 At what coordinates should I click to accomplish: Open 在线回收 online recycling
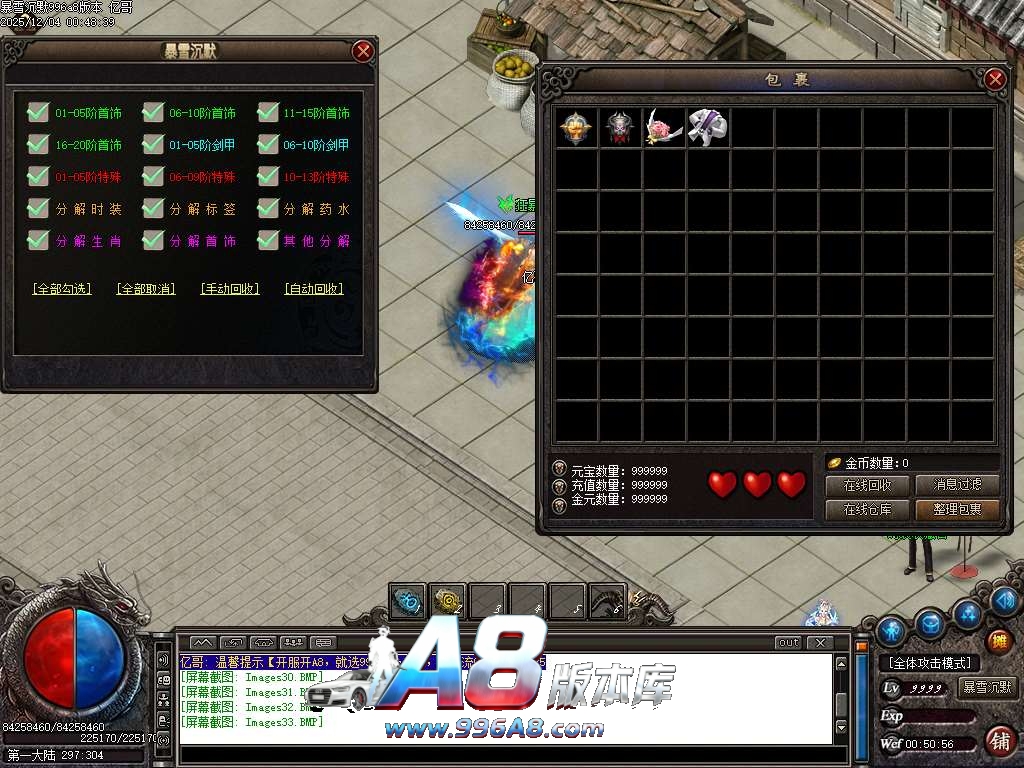coord(867,486)
